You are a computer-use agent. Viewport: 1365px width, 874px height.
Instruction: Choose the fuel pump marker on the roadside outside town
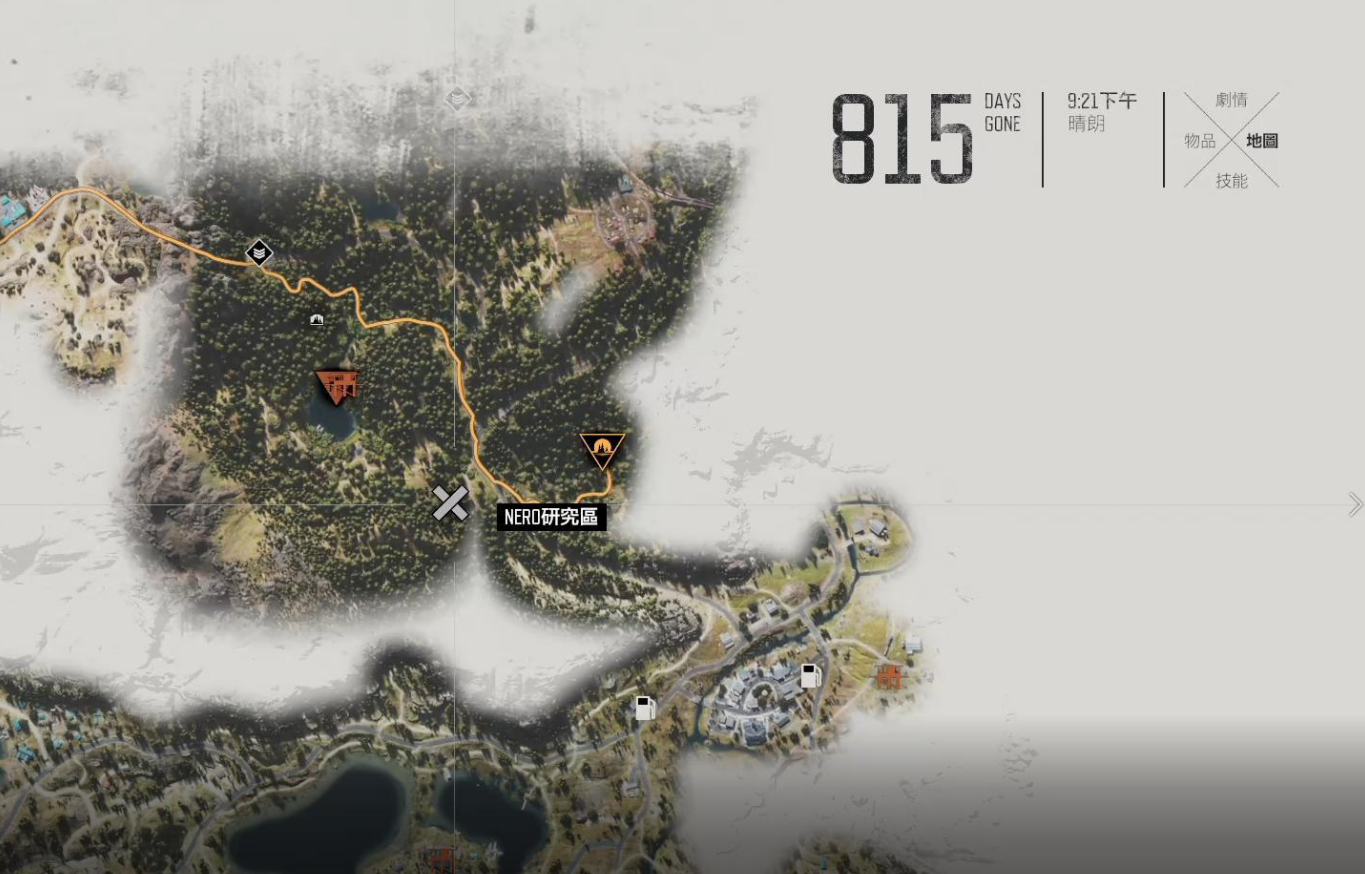[645, 708]
